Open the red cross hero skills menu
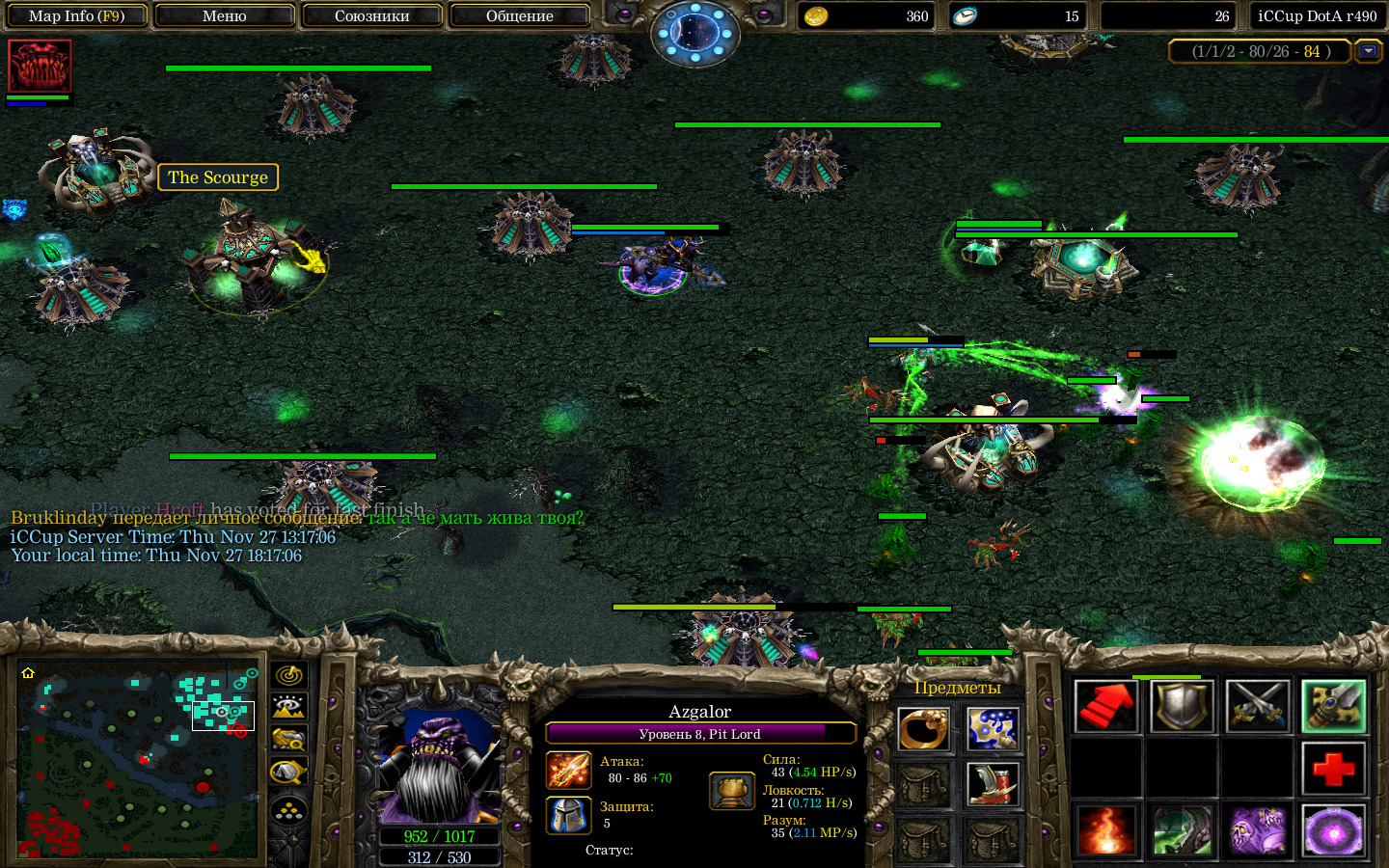1389x868 pixels. (x=1334, y=769)
